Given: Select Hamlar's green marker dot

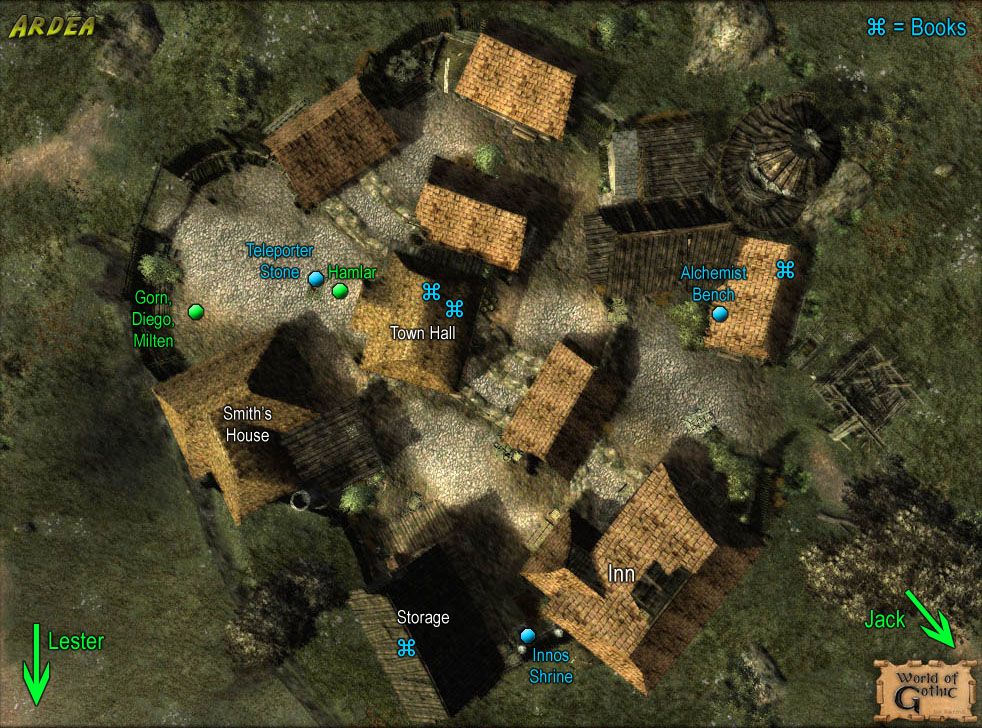Looking at the screenshot, I should (x=340, y=291).
